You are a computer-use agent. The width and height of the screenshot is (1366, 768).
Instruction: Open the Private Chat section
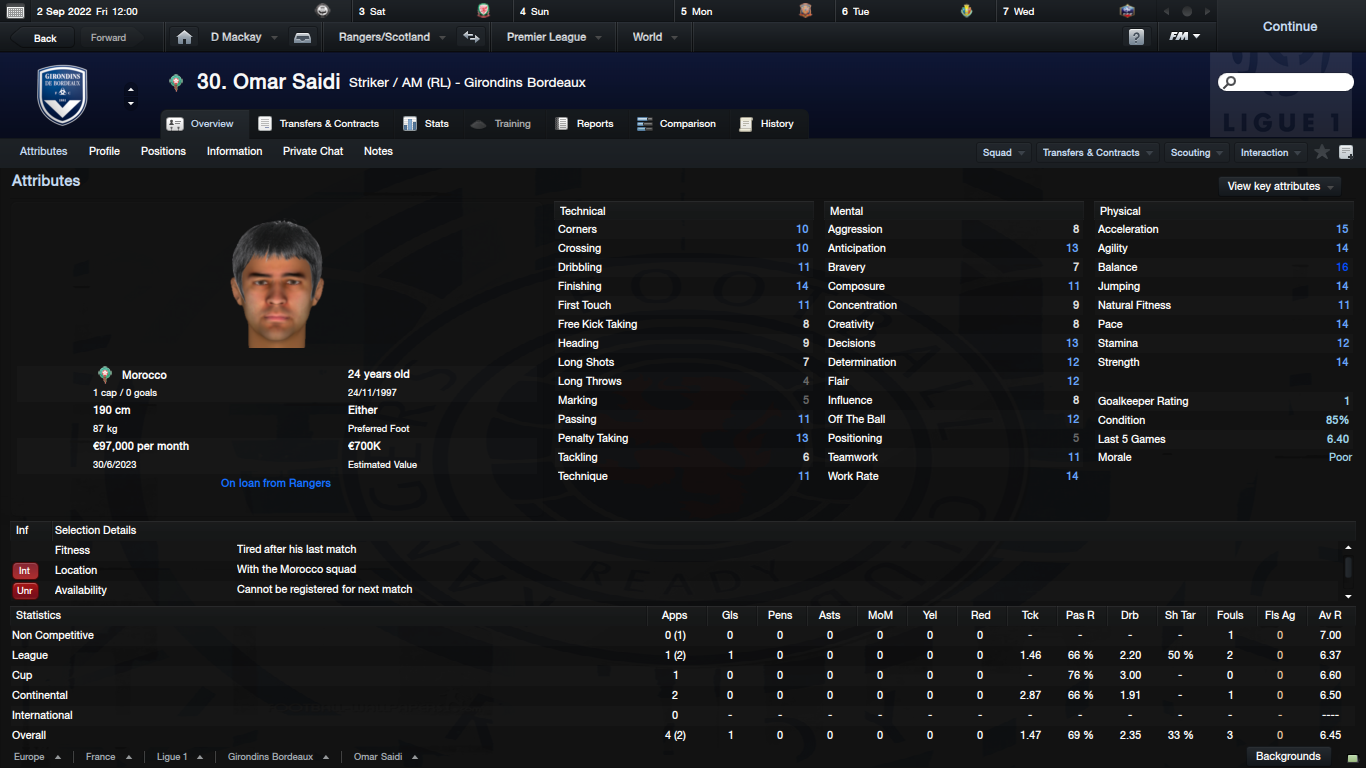[312, 152]
